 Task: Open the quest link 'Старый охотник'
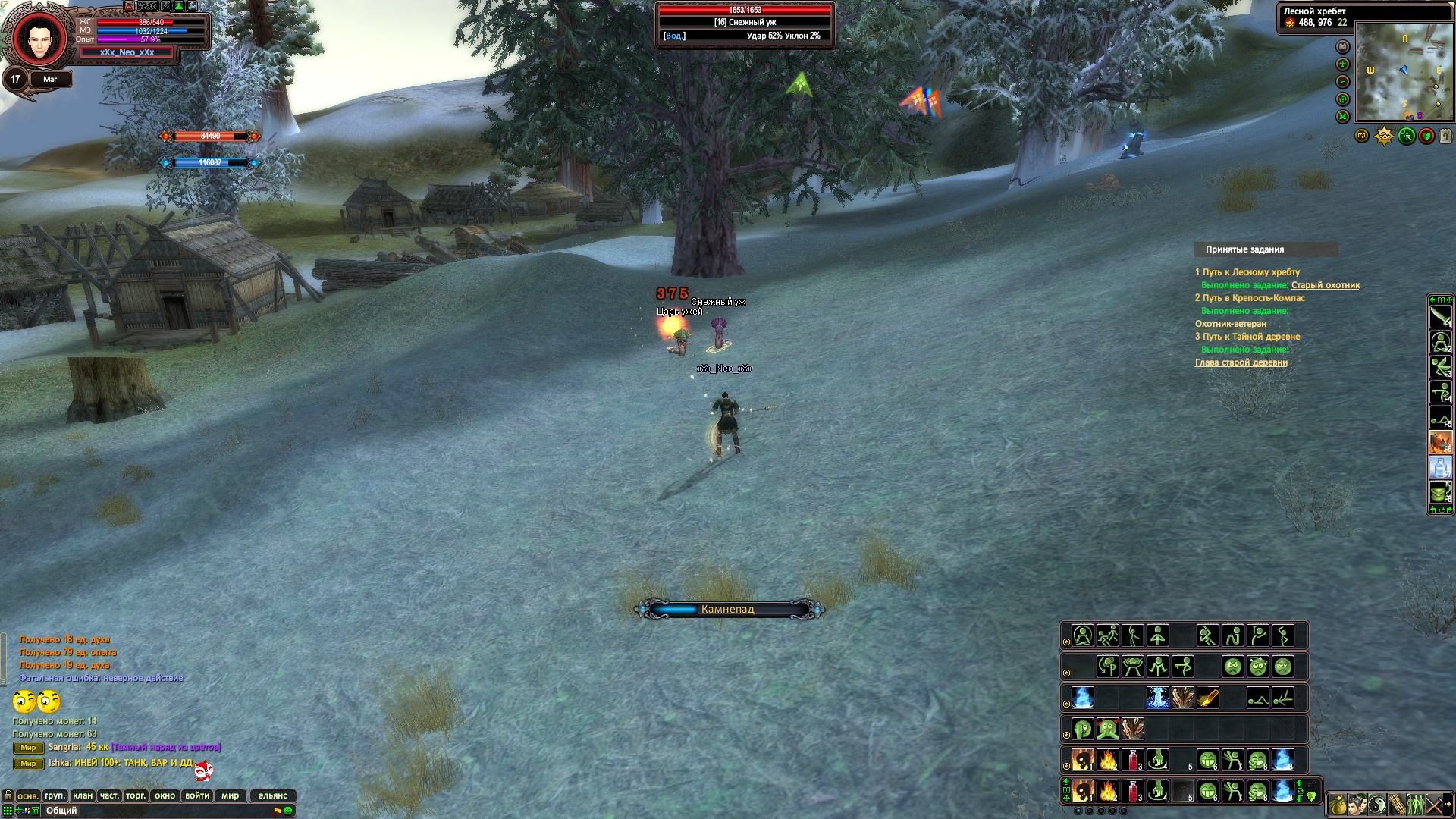pos(1325,285)
